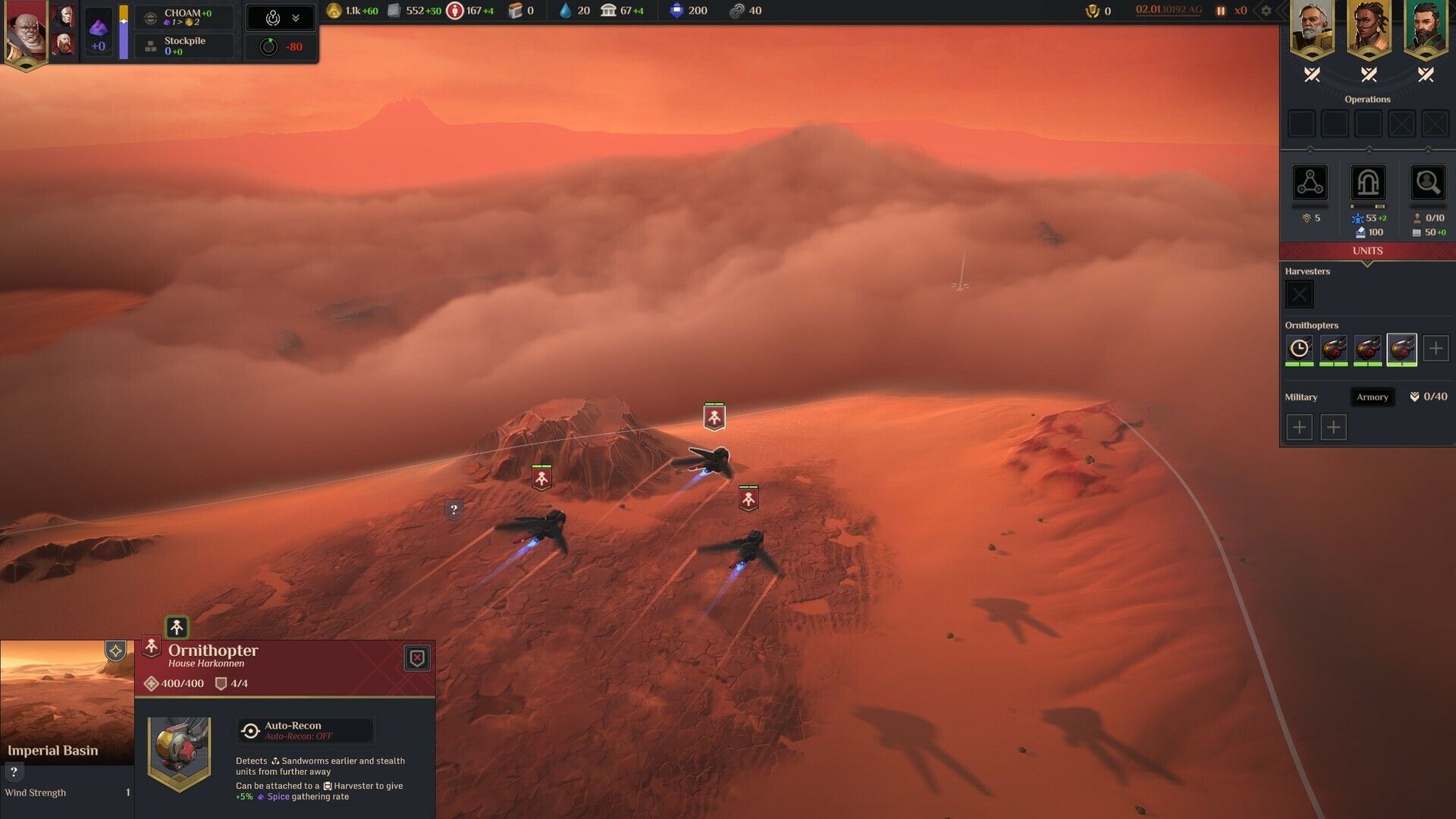Screen dimensions: 1456x819
Task: Collapse the UNITS panel using its chevron
Action: pyautogui.click(x=1368, y=265)
